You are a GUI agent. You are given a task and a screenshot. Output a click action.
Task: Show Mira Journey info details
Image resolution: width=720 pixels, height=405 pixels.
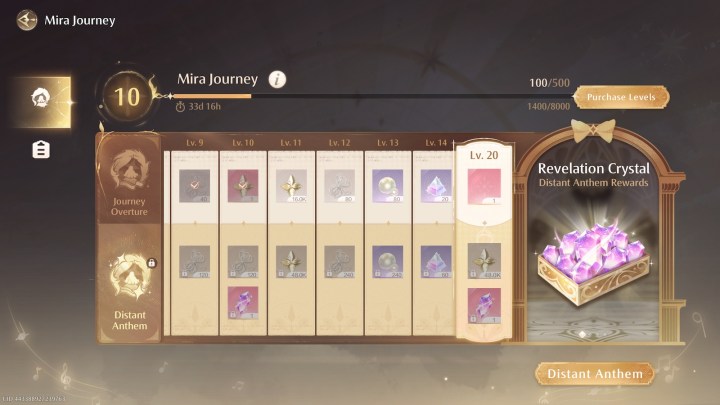tap(277, 79)
